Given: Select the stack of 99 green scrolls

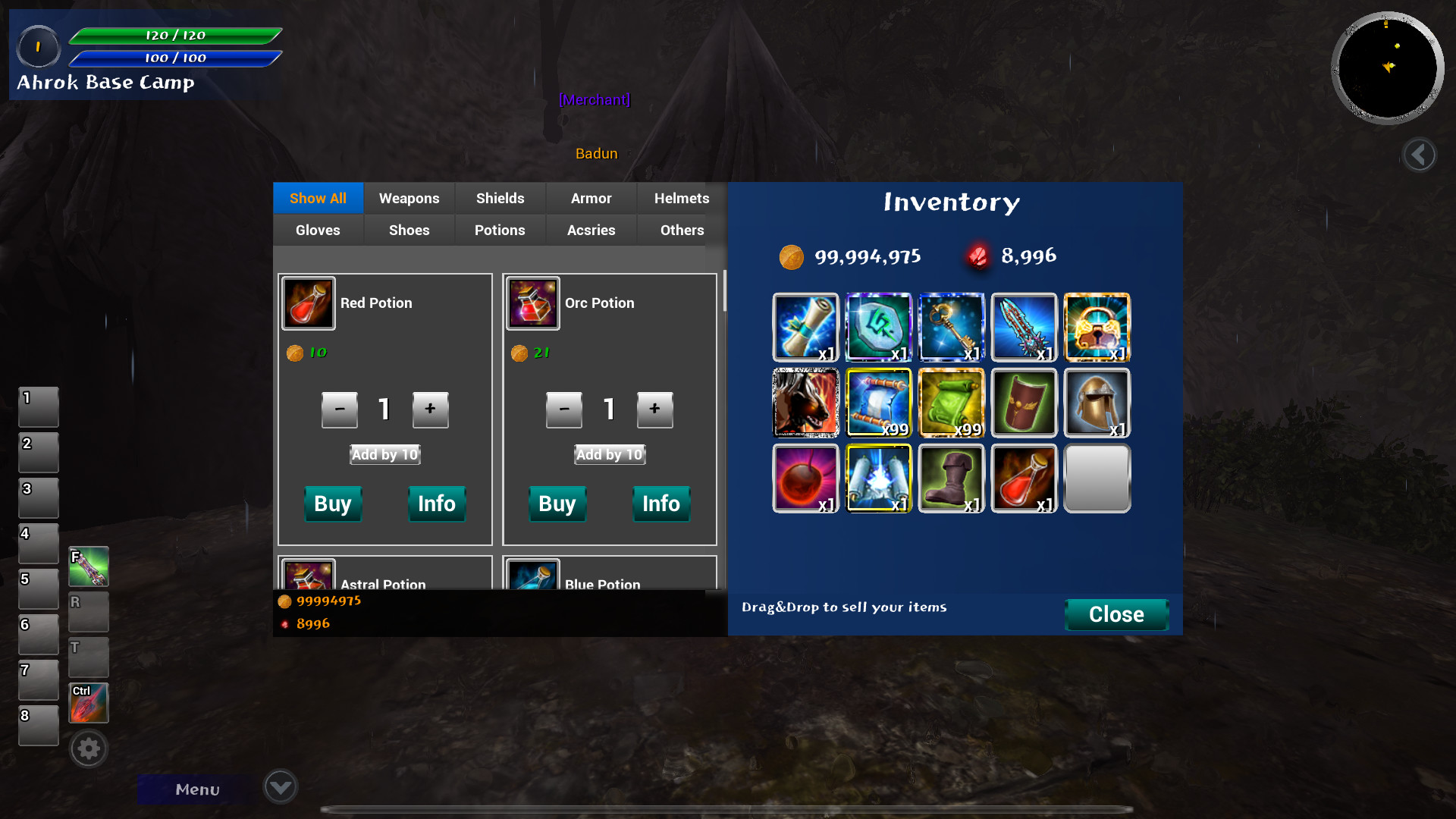Looking at the screenshot, I should pos(951,403).
